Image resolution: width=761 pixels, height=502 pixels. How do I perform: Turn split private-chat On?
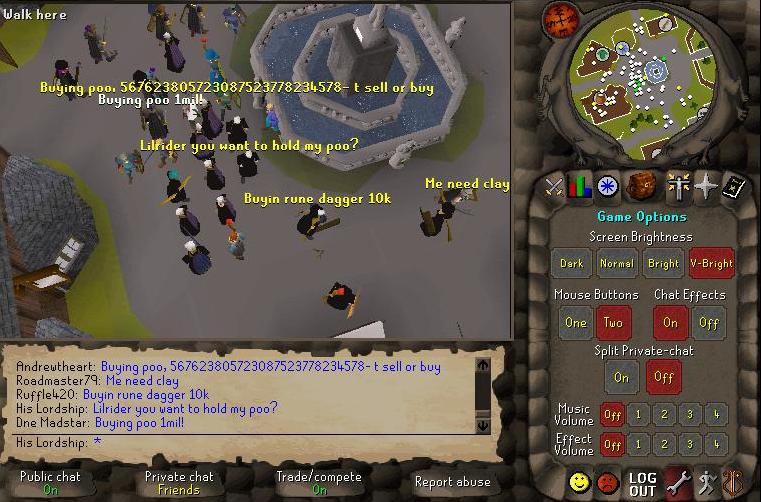tap(621, 377)
